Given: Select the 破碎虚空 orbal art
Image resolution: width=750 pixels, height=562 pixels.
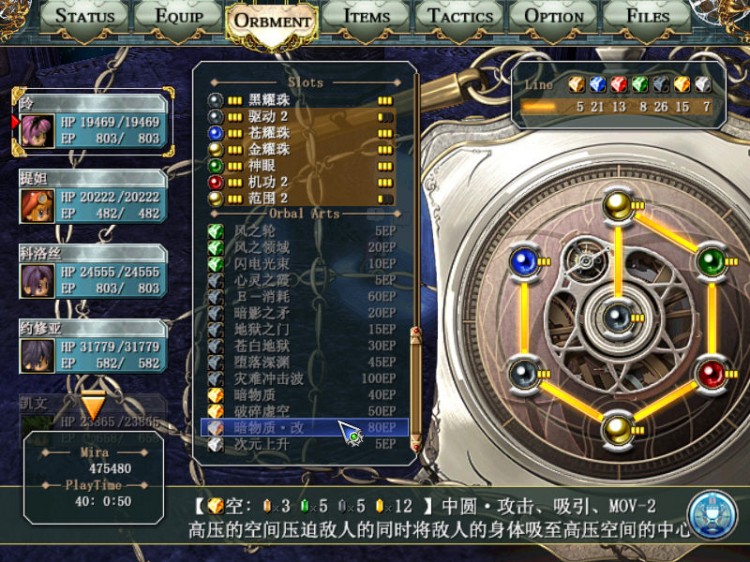Looking at the screenshot, I should click(300, 411).
